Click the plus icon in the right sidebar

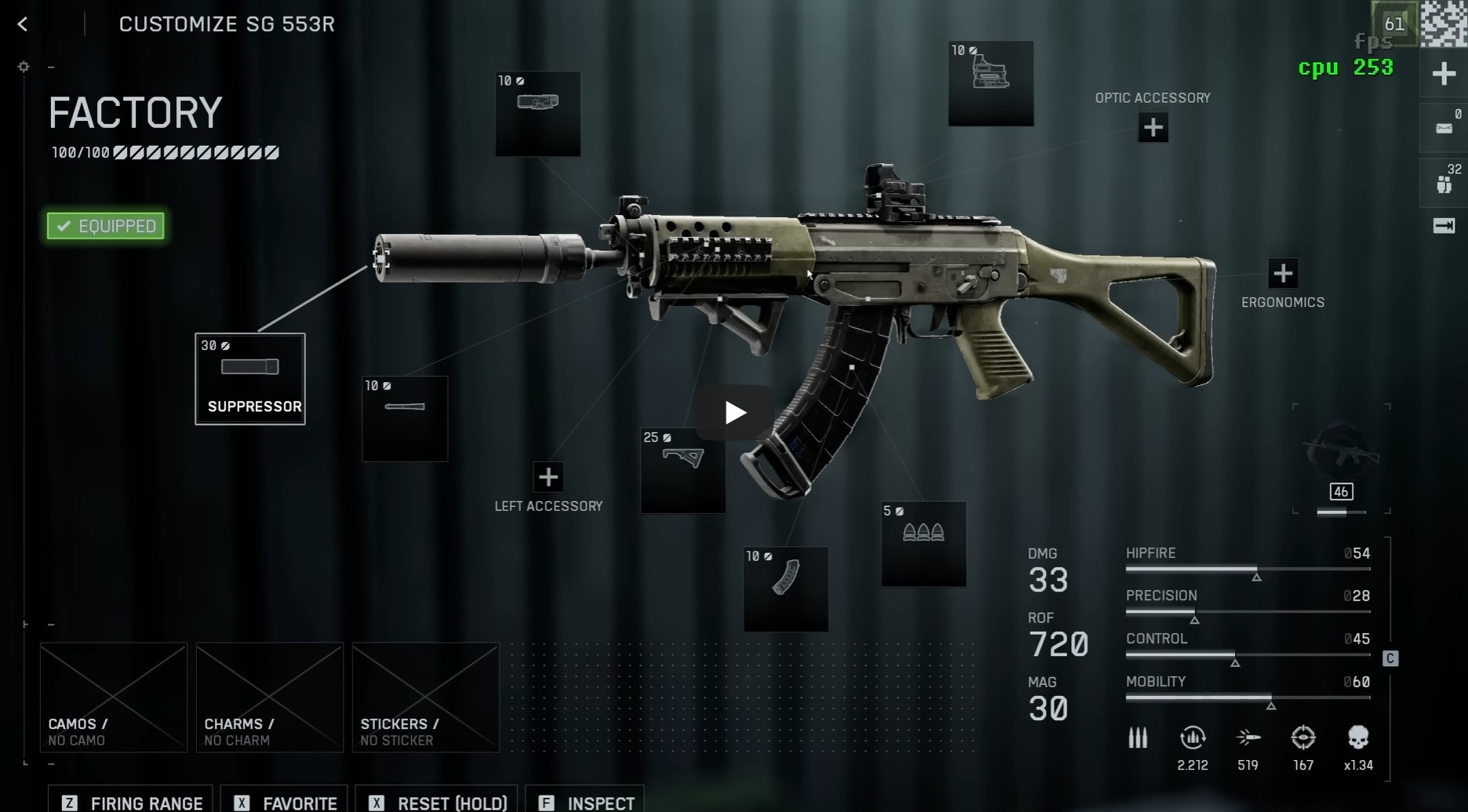(x=1444, y=73)
